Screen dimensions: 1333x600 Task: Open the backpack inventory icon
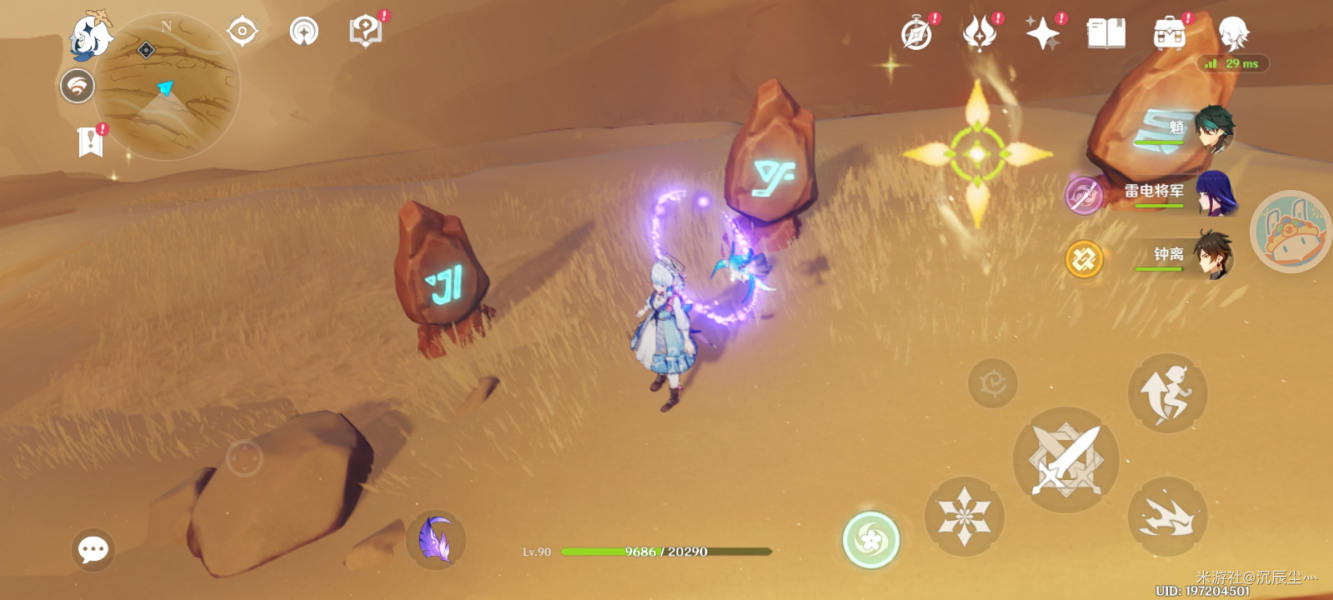[x=1169, y=33]
